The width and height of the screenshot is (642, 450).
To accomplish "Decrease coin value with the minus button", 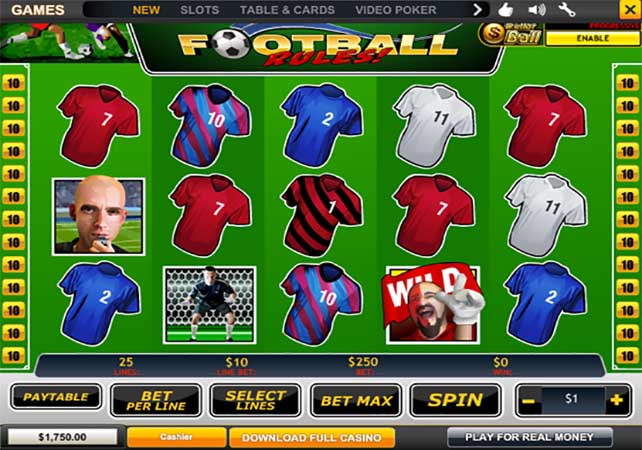I will point(529,399).
